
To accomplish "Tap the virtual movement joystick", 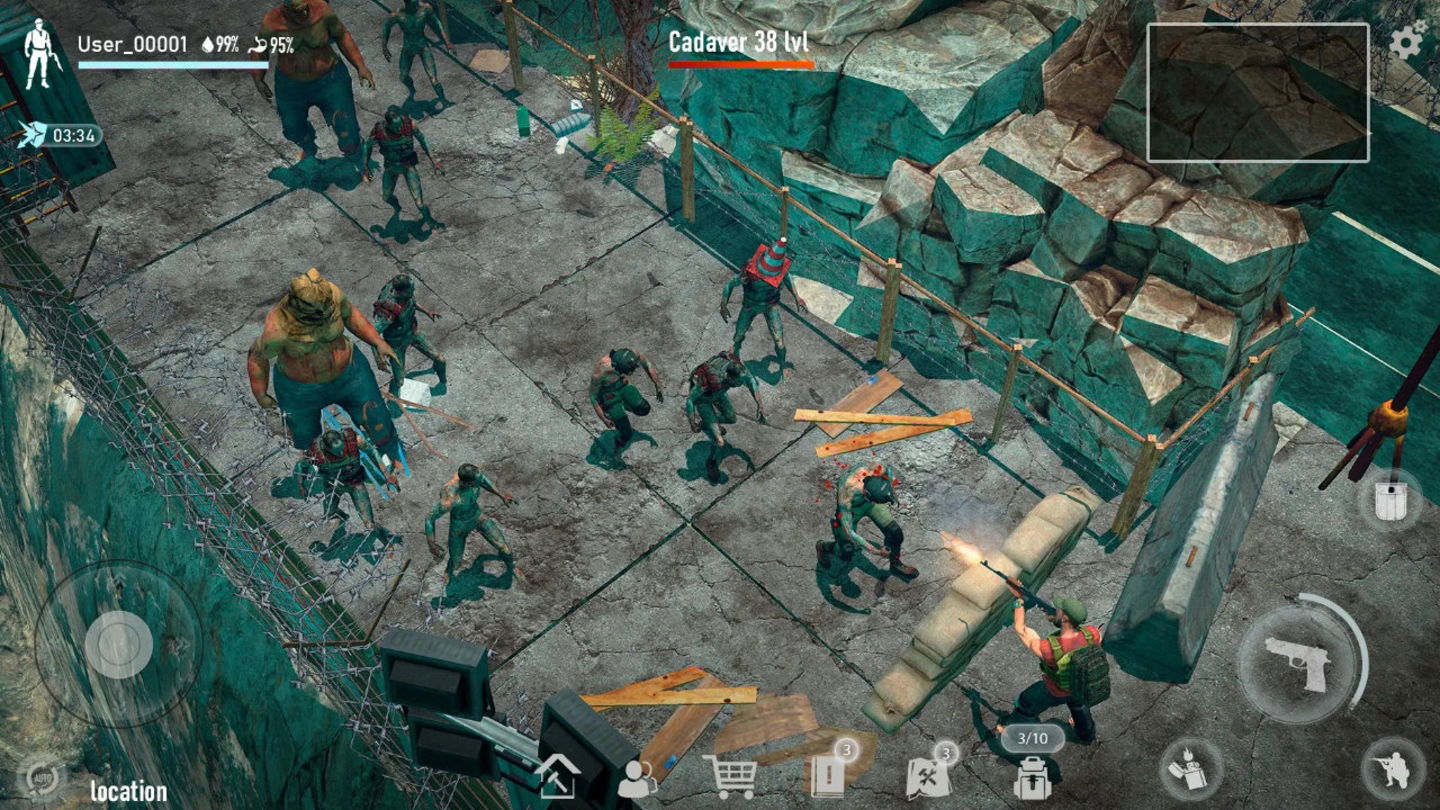I will pos(118,645).
